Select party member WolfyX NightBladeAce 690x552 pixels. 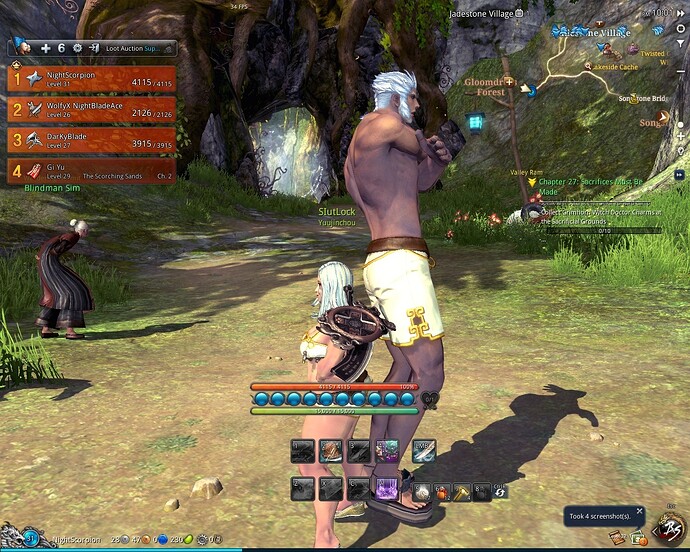(x=92, y=108)
